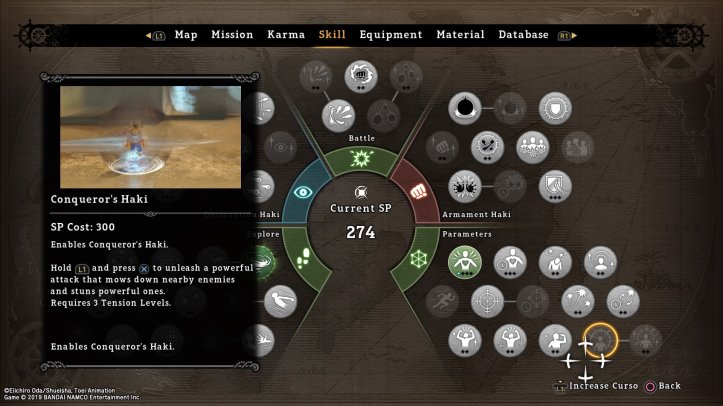This screenshot has height=406, width=723.
Task: Select the clenched fist Battle skill node
Action: pyautogui.click(x=360, y=75)
